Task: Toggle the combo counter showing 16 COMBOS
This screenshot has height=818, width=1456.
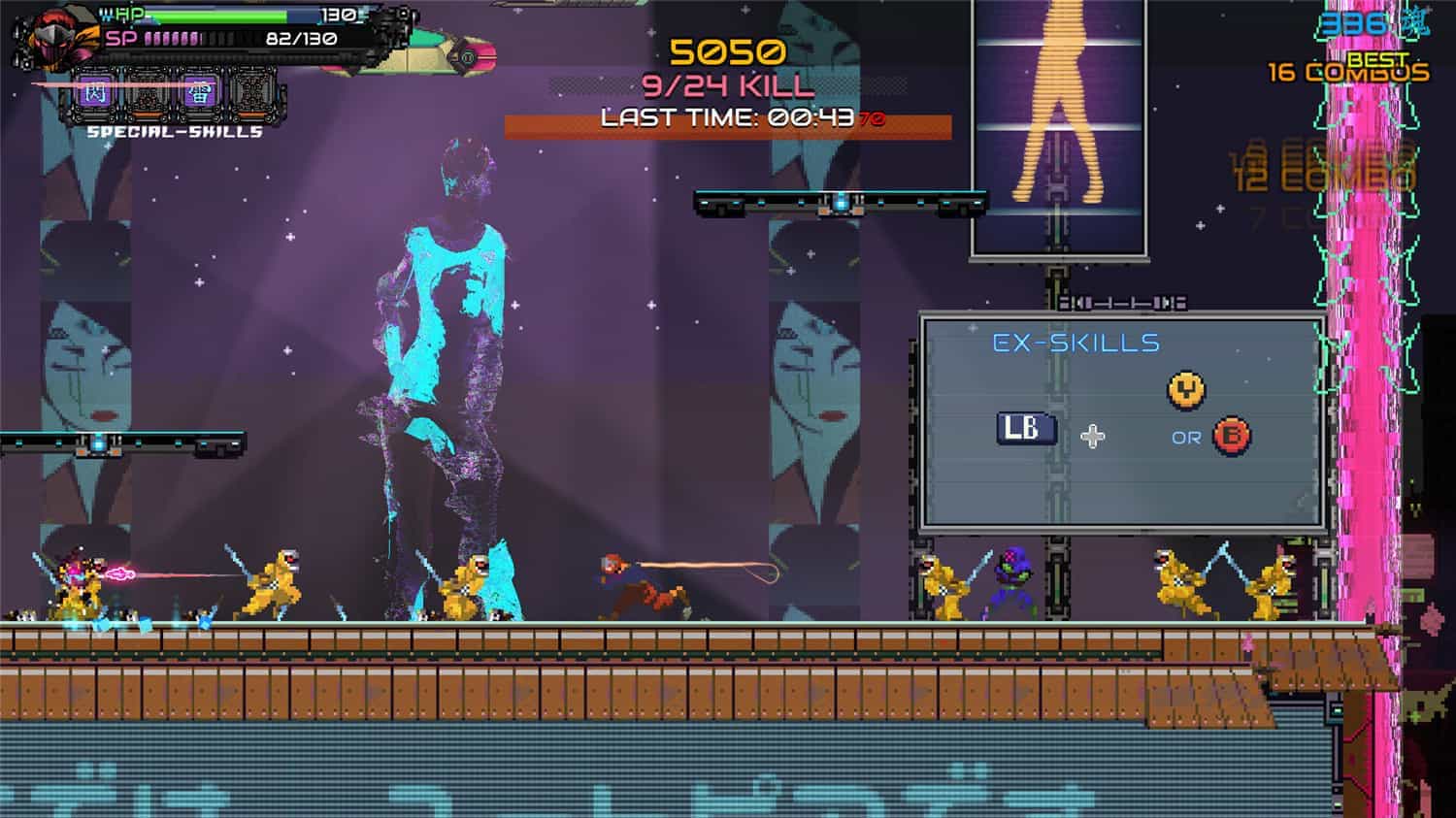Action: [x=1346, y=71]
